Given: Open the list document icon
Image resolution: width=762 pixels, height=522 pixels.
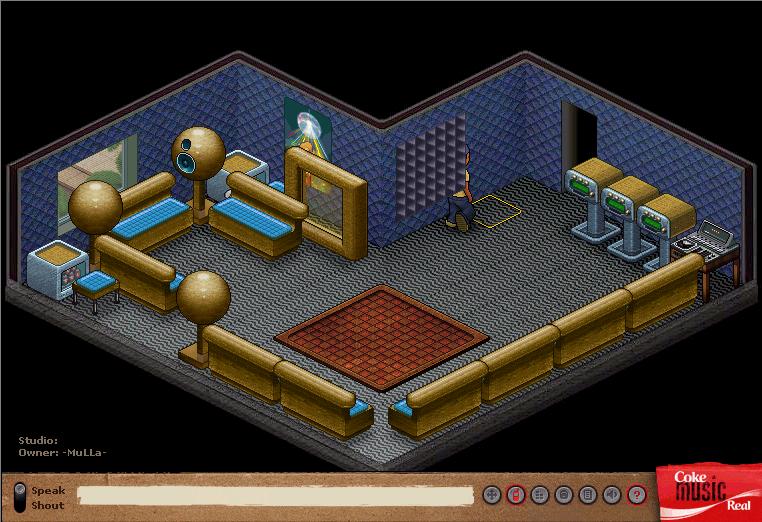Looking at the screenshot, I should click(x=588, y=495).
